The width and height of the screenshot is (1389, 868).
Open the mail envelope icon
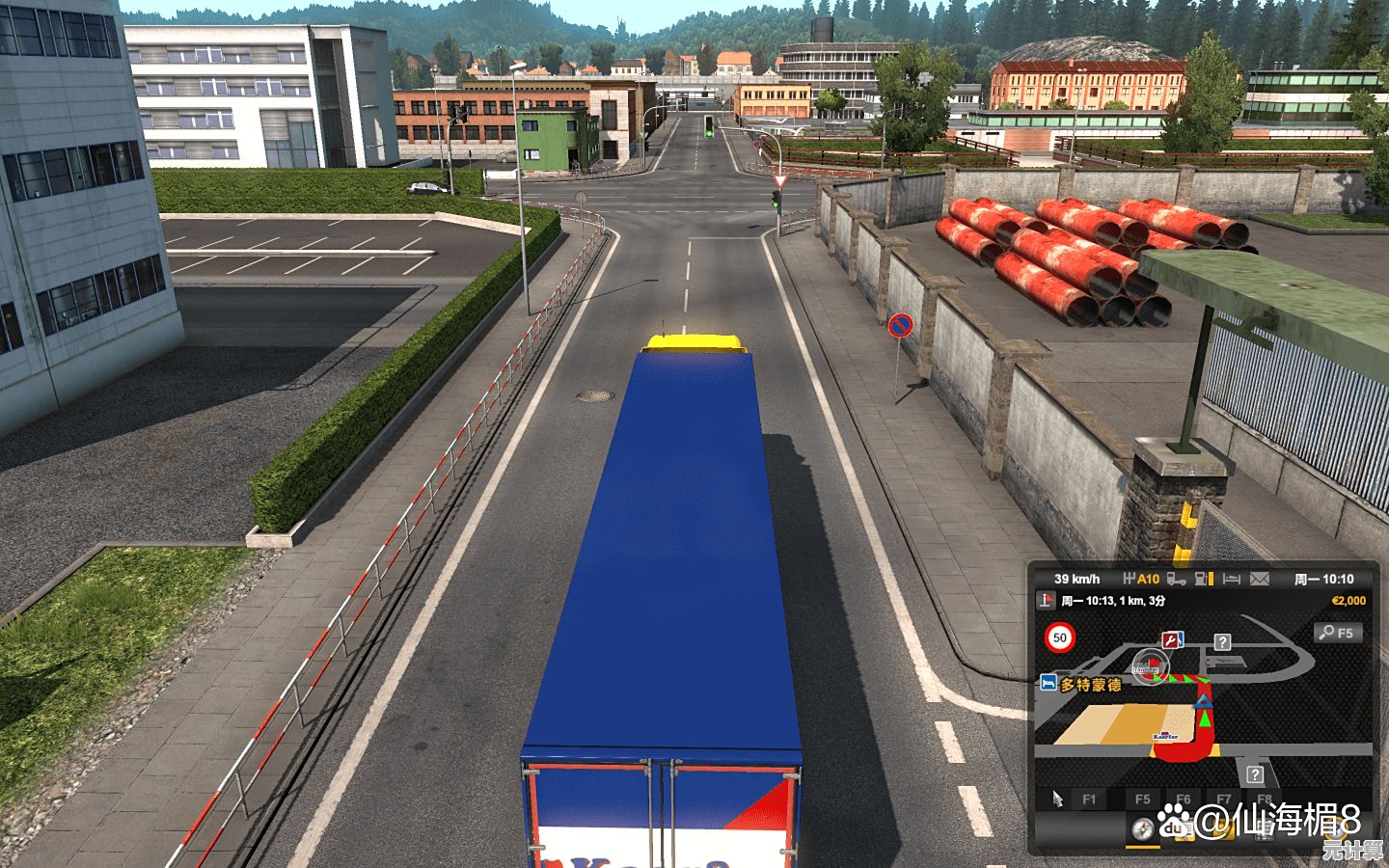pyautogui.click(x=1259, y=579)
